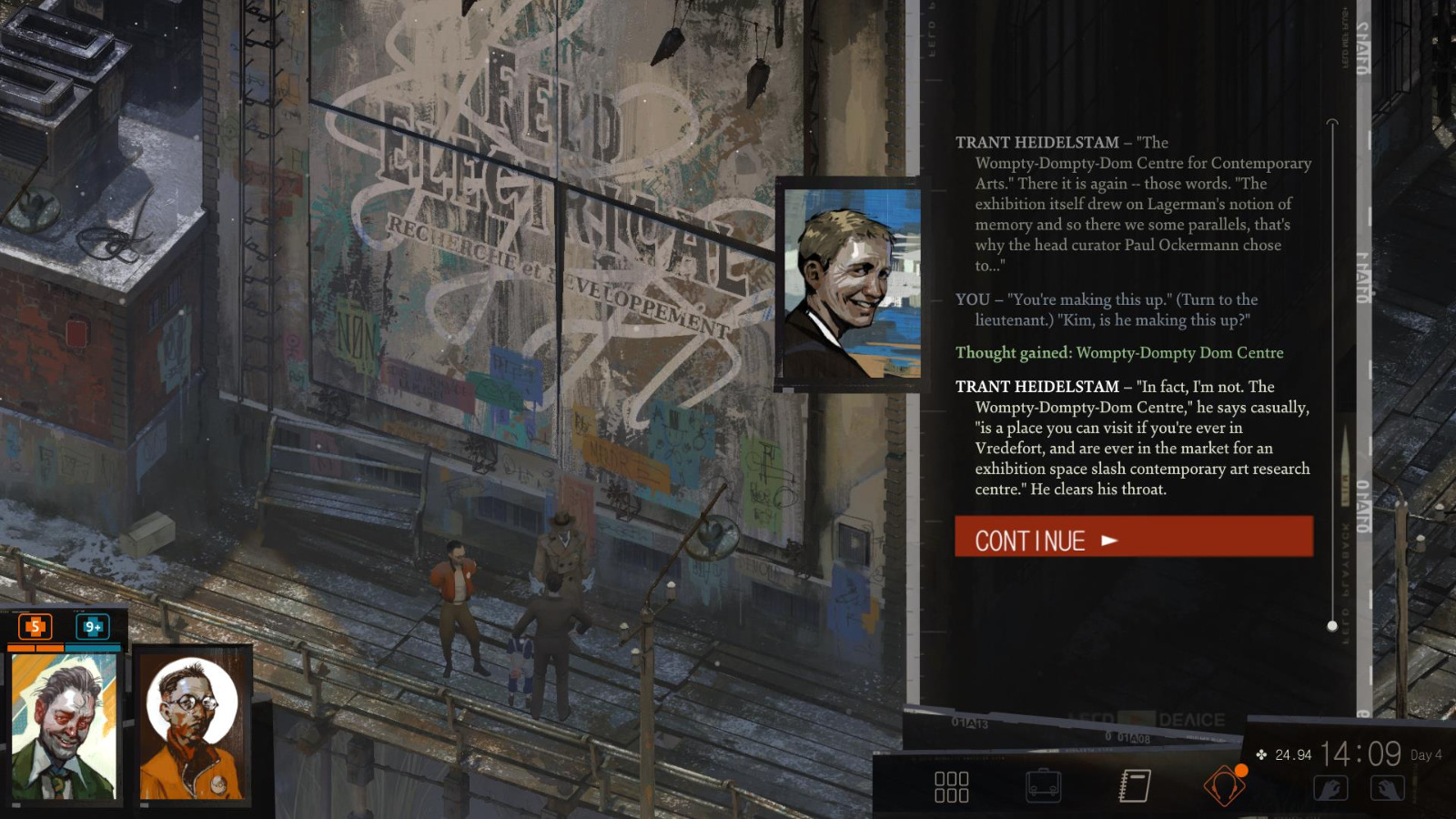This screenshot has height=819, width=1456.
Task: Click the orange health bar segment
Action: click(36, 647)
